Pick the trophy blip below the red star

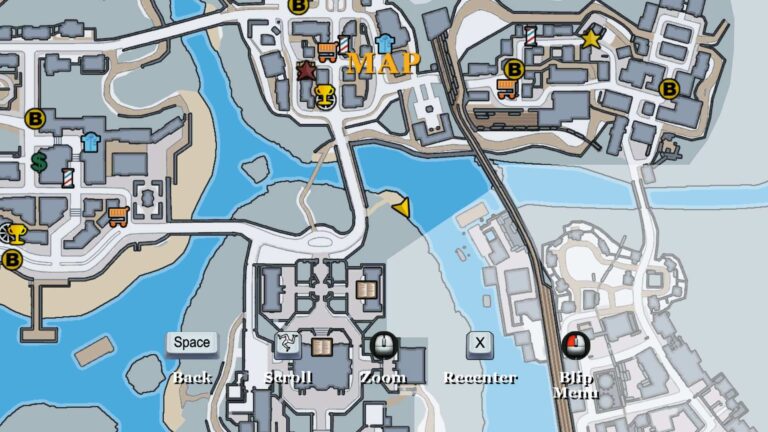pyautogui.click(x=324, y=95)
